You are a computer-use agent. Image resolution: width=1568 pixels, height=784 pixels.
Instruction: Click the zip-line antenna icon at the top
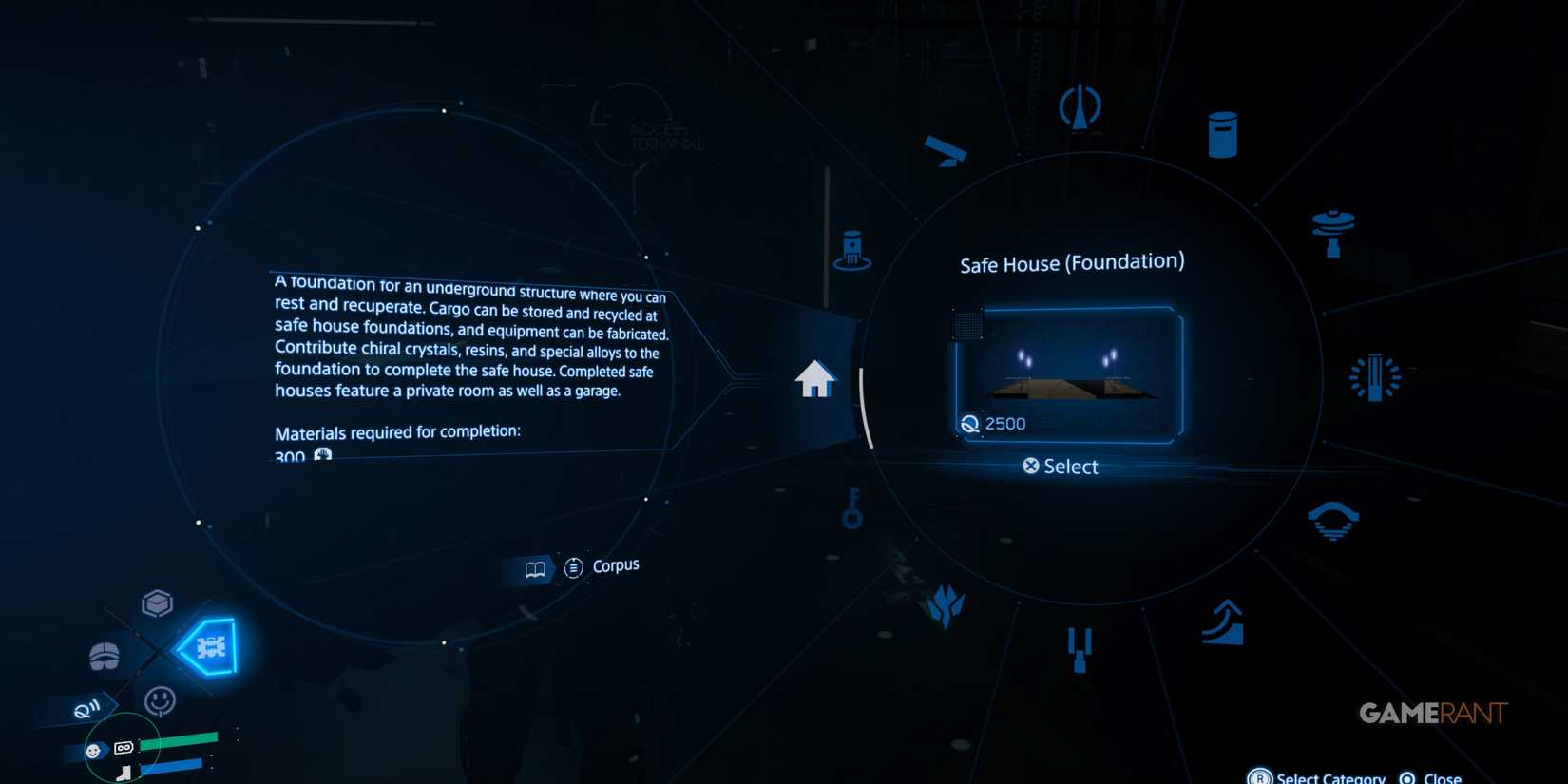[1080, 106]
